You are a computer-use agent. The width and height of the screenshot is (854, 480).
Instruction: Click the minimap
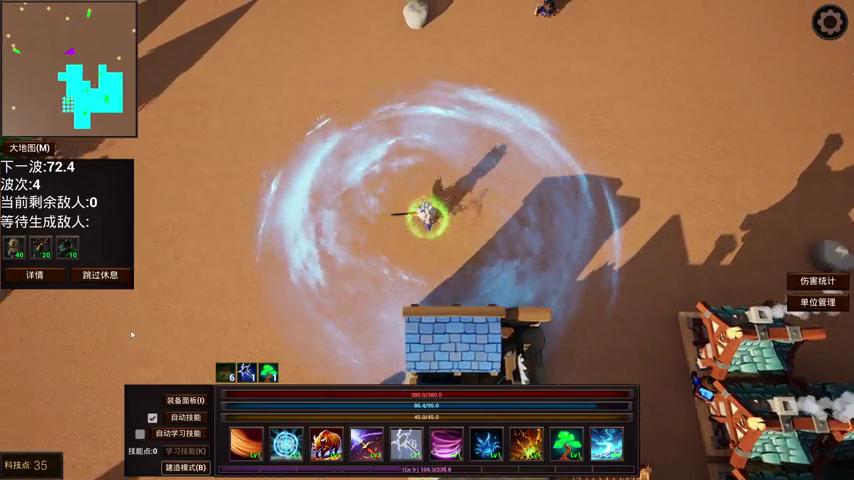point(69,69)
